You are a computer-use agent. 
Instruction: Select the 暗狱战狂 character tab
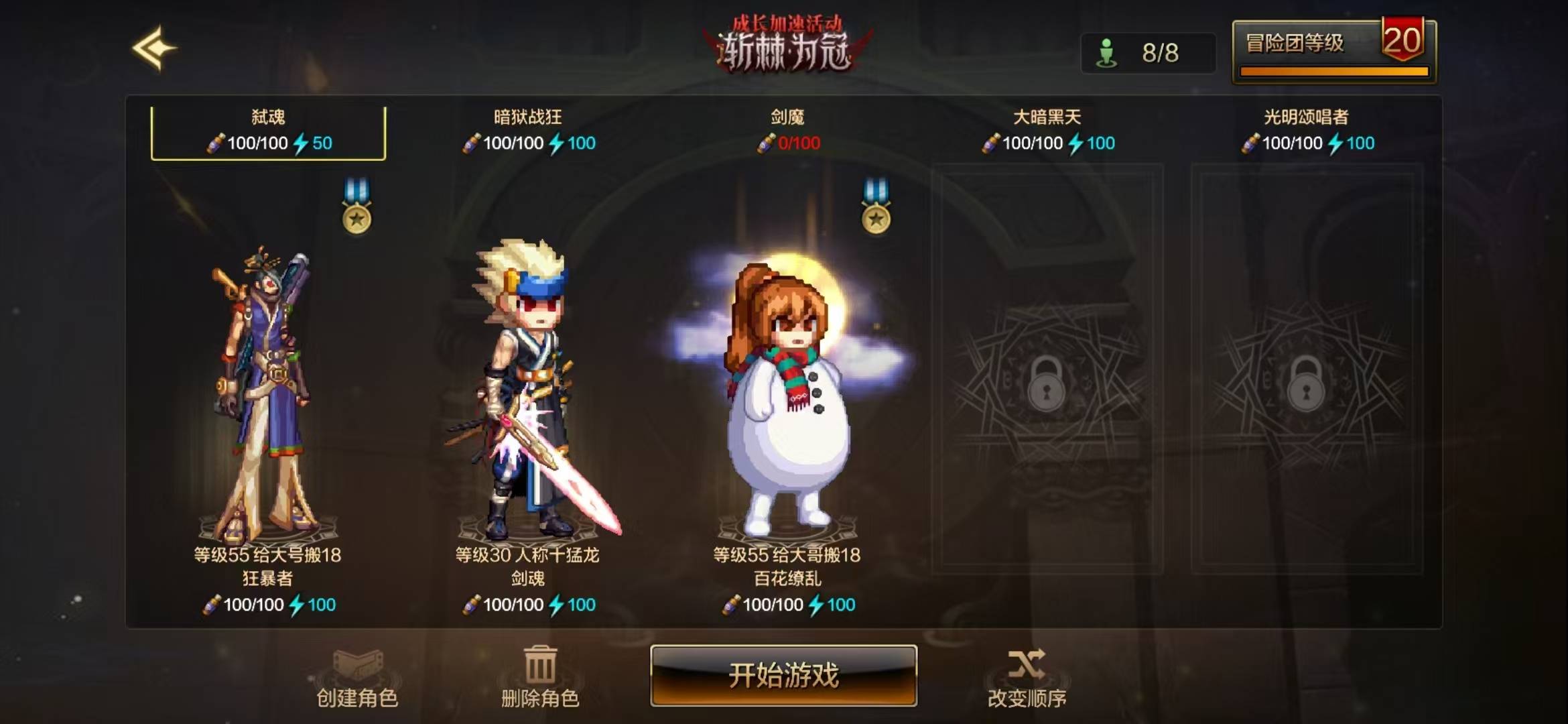[529, 127]
